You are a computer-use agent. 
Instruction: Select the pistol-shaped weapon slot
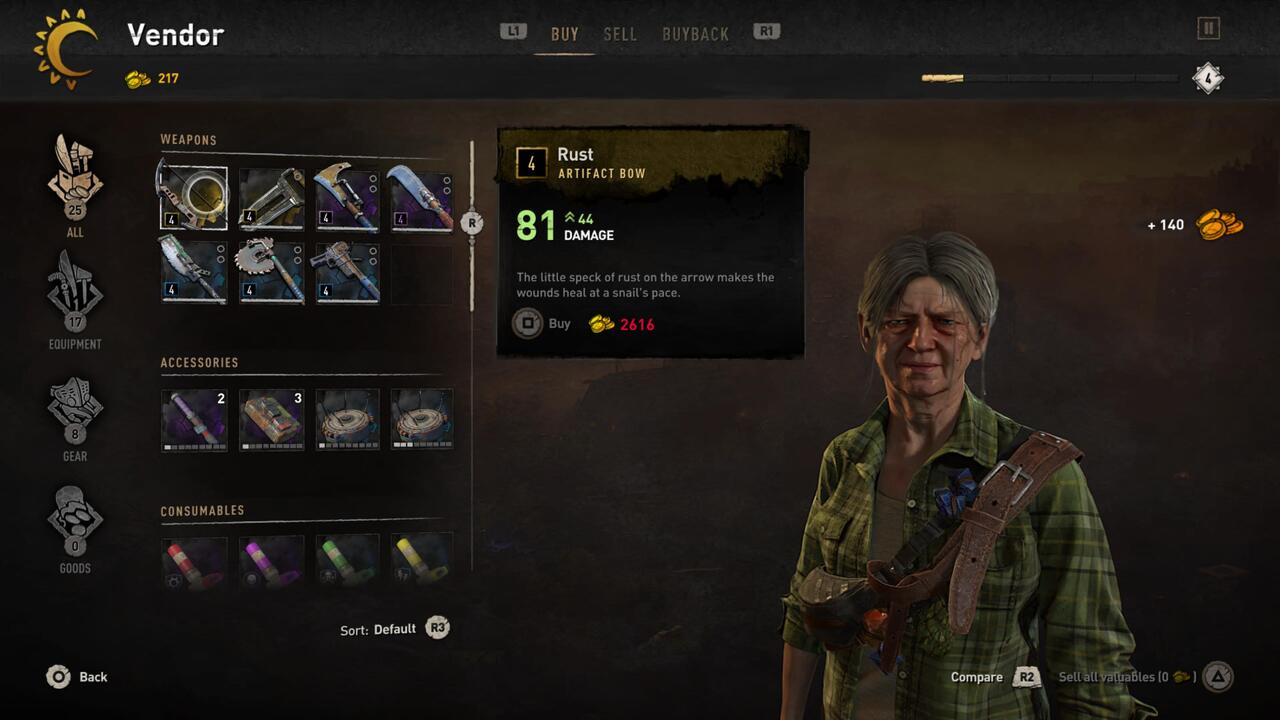pyautogui.click(x=348, y=270)
